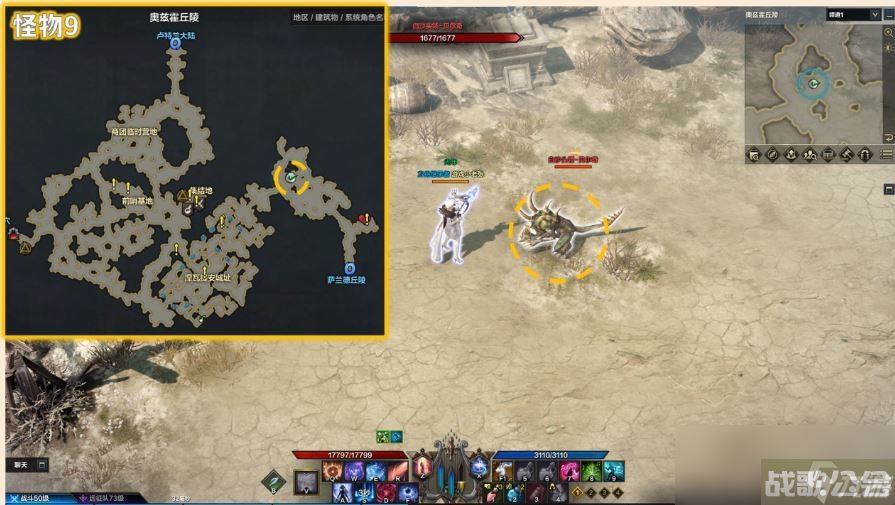This screenshot has height=505, width=895.
Task: Activate the E skill on the hotbar
Action: click(x=376, y=472)
